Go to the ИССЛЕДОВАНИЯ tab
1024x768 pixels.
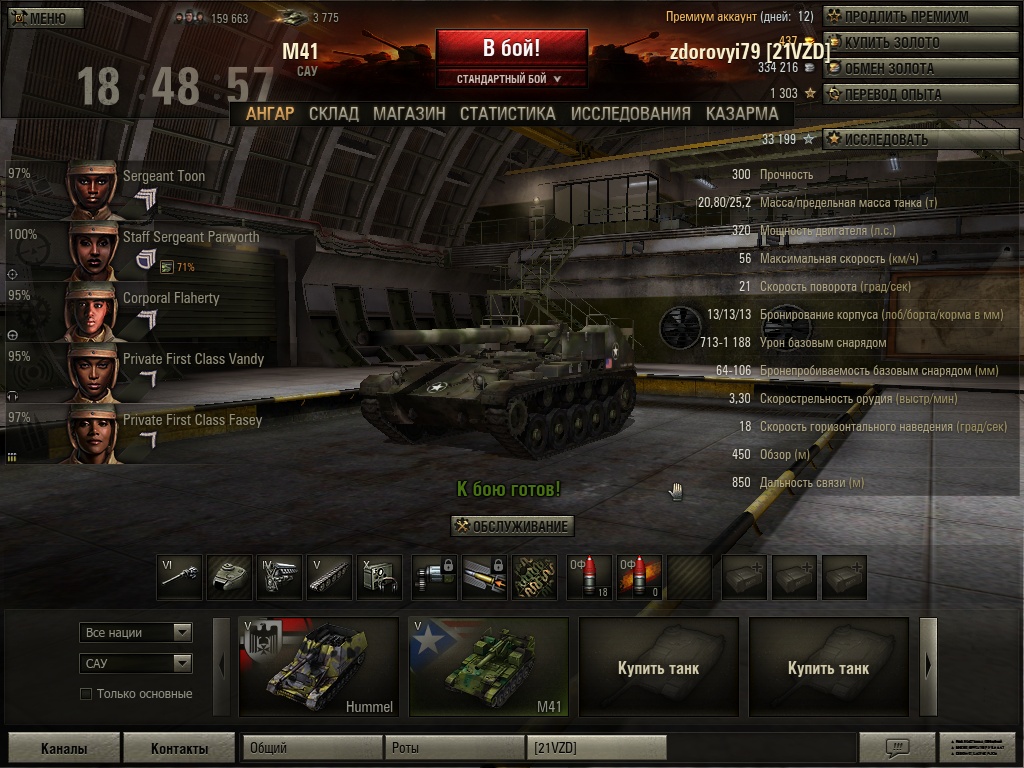point(630,113)
